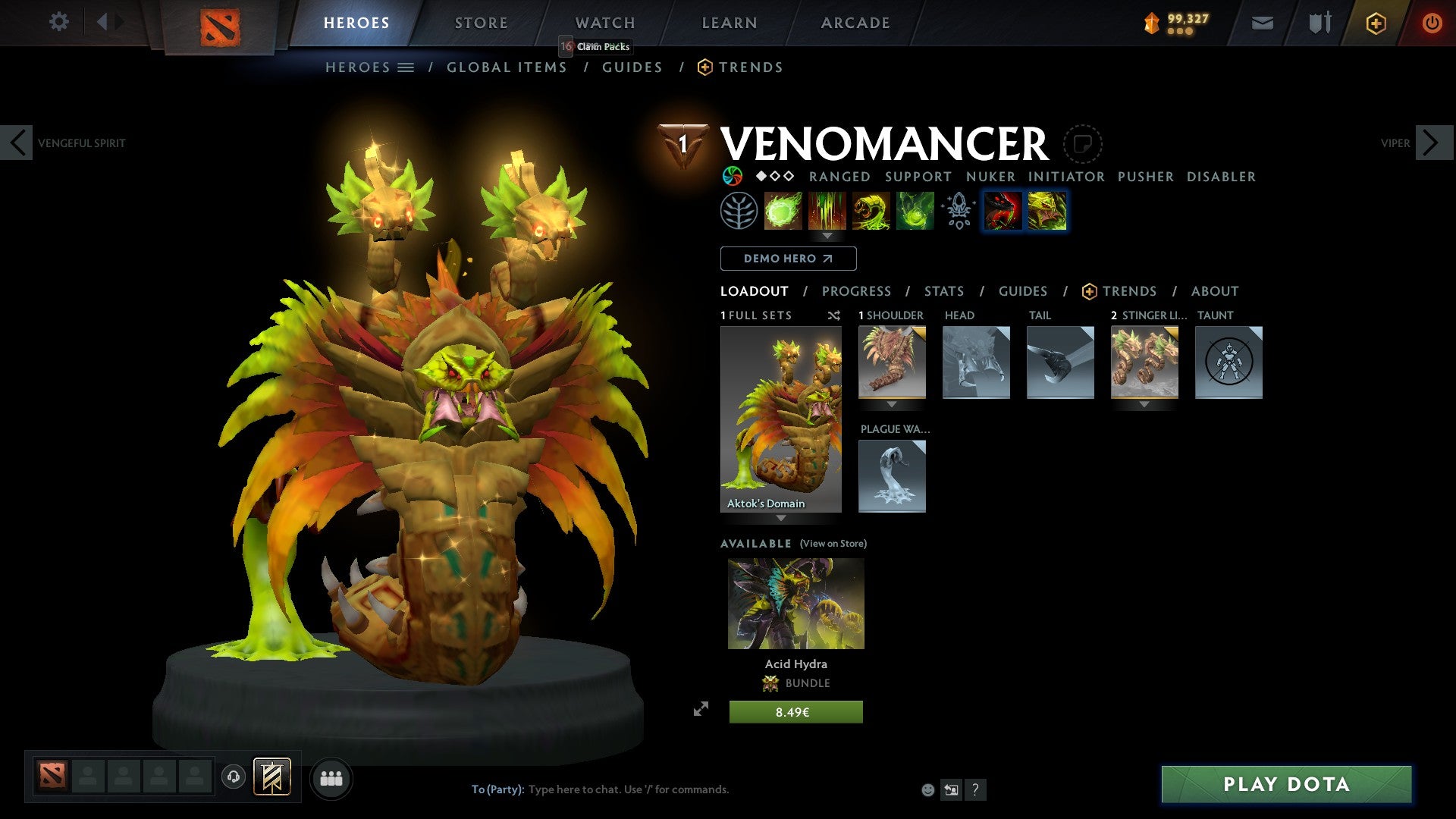Viewport: 1456px width, 819px height.
Task: Open the settings gear
Action: (x=58, y=22)
